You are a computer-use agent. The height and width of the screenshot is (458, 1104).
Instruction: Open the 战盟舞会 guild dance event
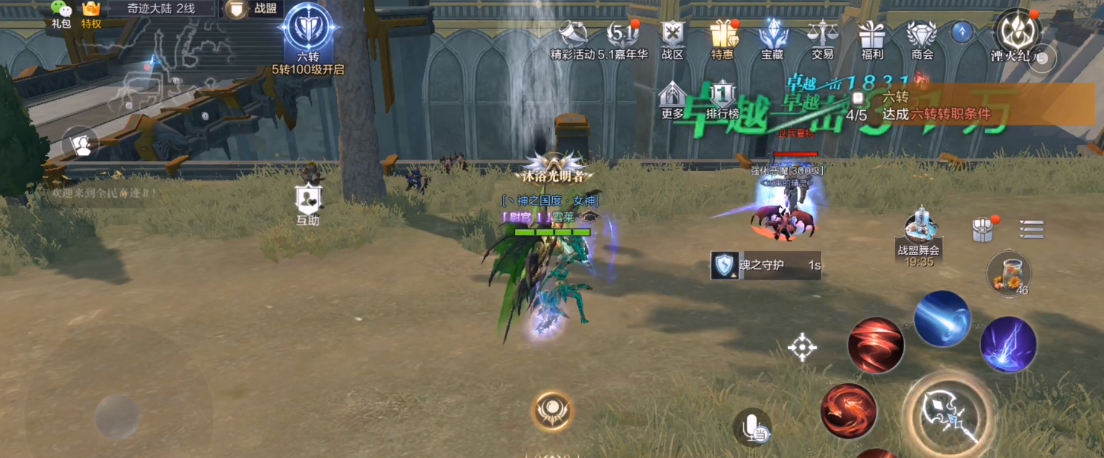point(919,235)
